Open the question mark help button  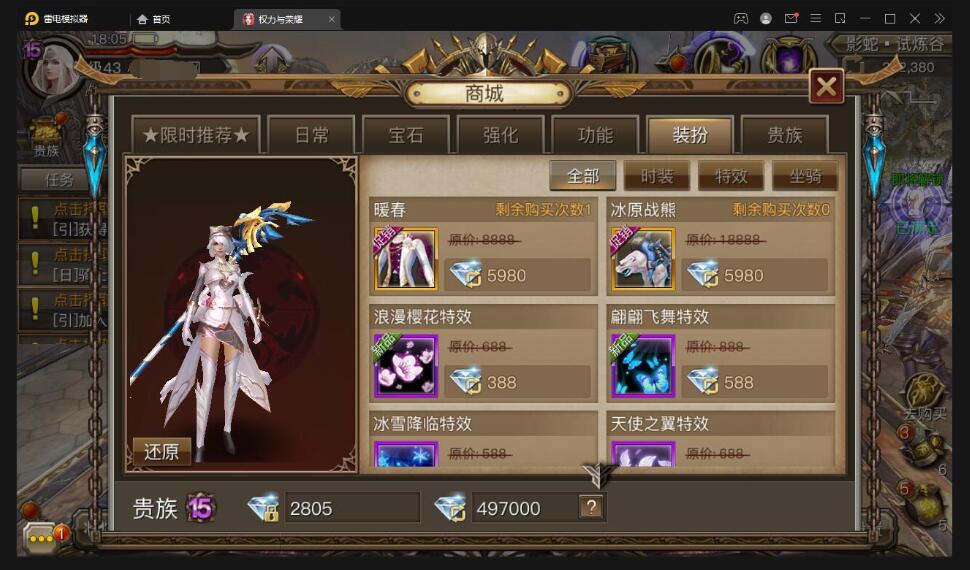coord(591,507)
